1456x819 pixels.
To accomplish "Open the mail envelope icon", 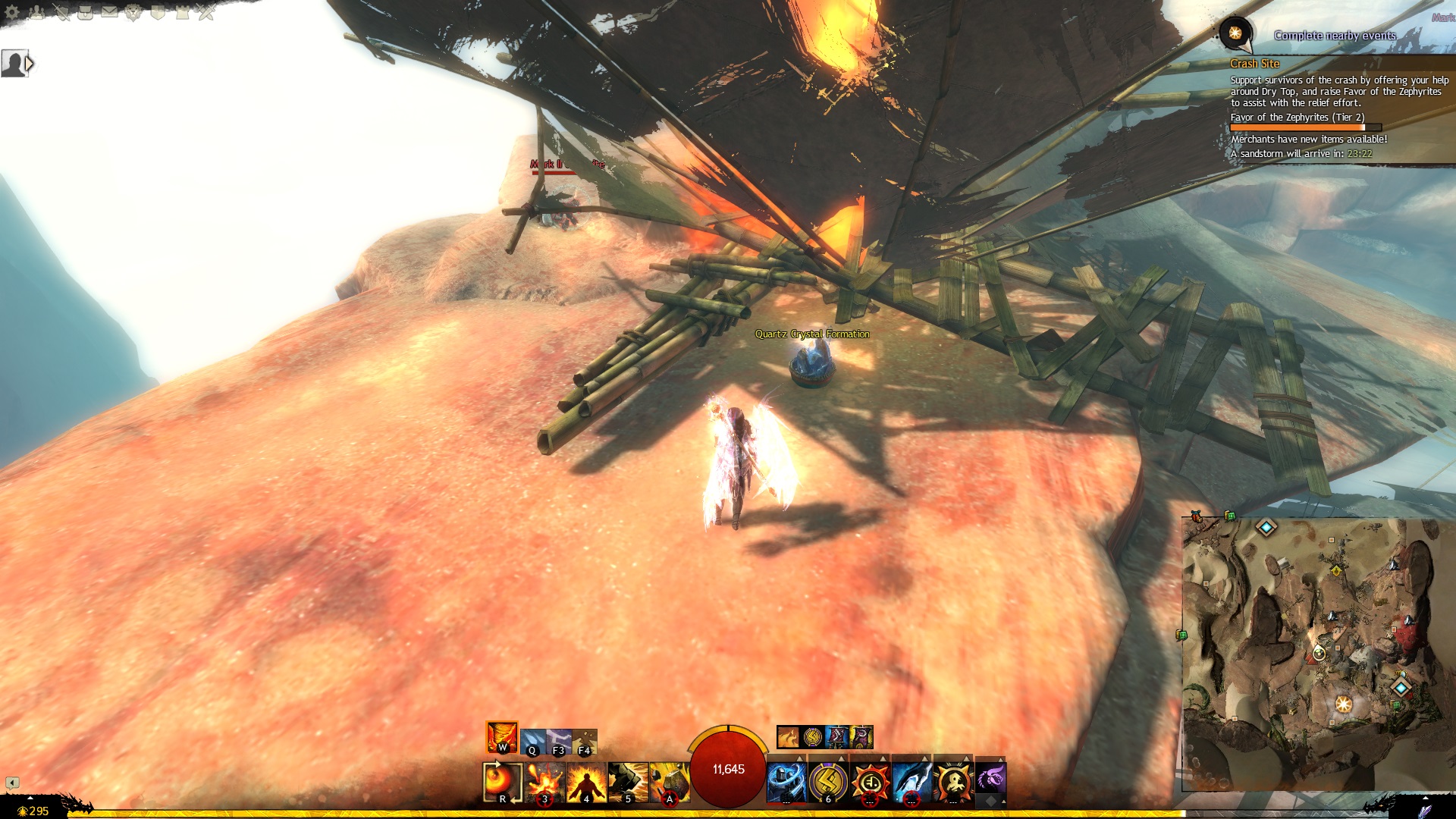I will tap(109, 12).
